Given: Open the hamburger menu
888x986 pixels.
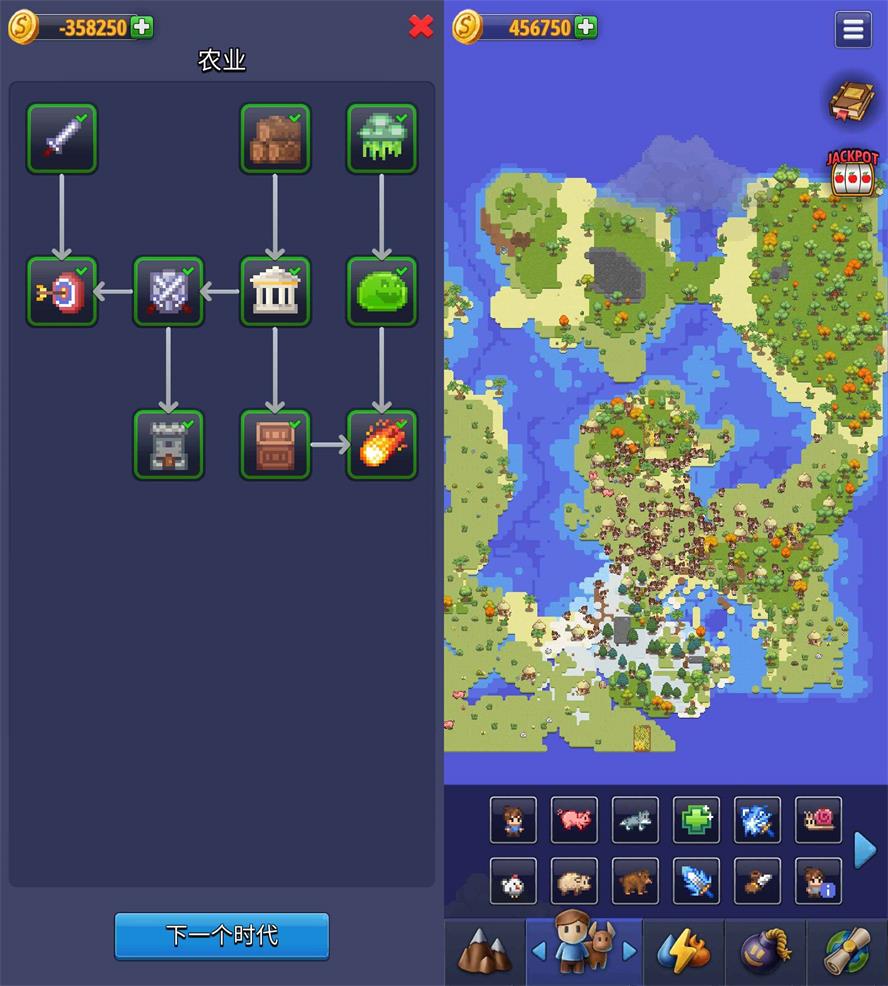Looking at the screenshot, I should [853, 30].
